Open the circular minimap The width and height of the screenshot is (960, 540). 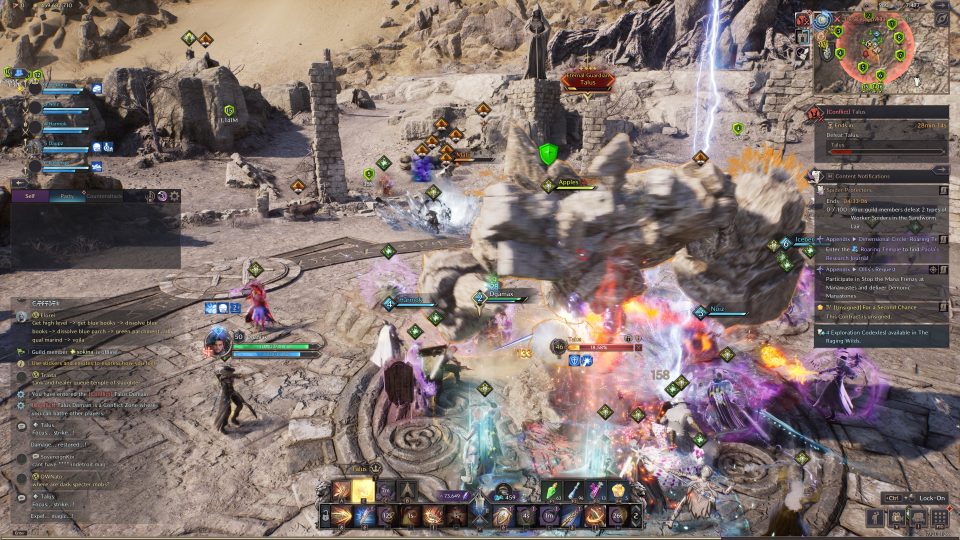tap(874, 52)
